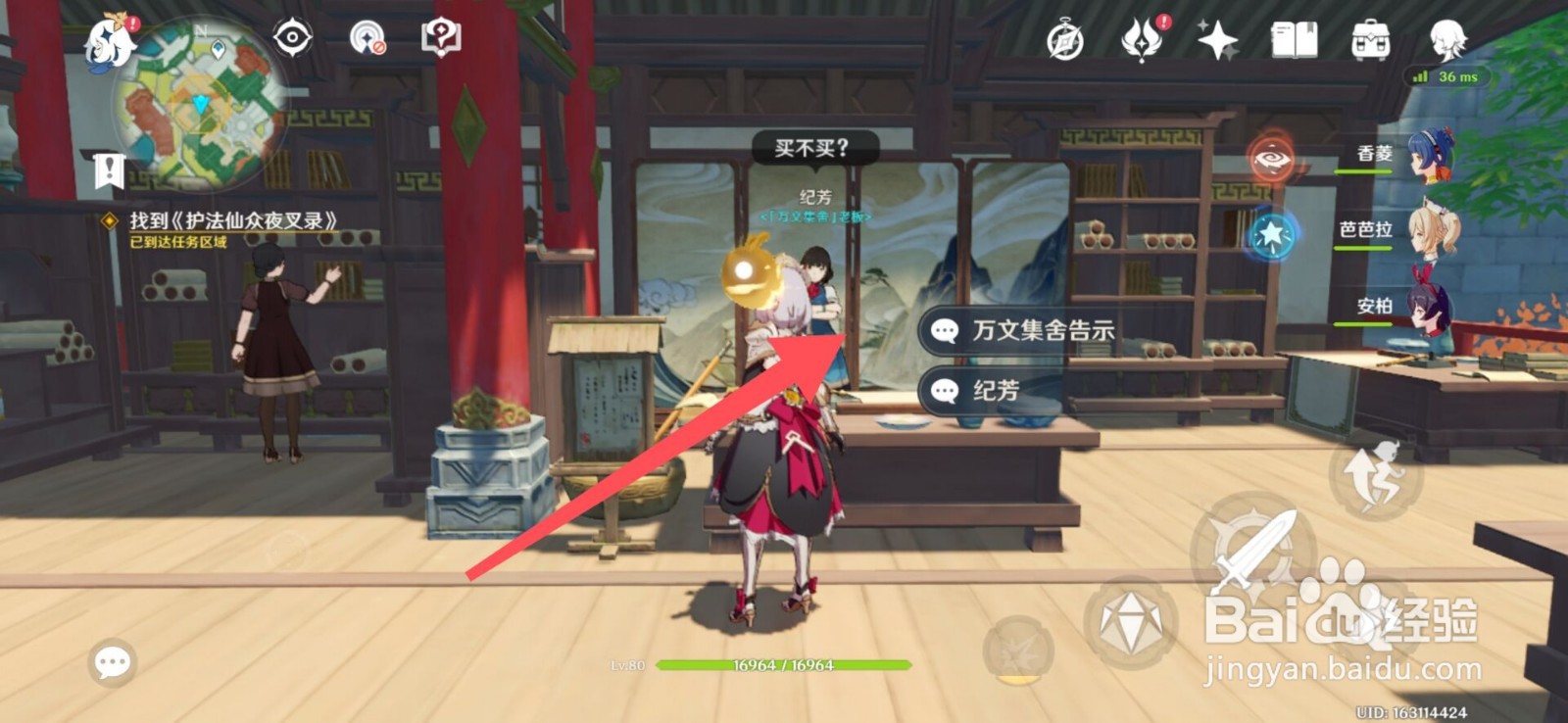Open the in-game chat bubble

click(x=111, y=663)
